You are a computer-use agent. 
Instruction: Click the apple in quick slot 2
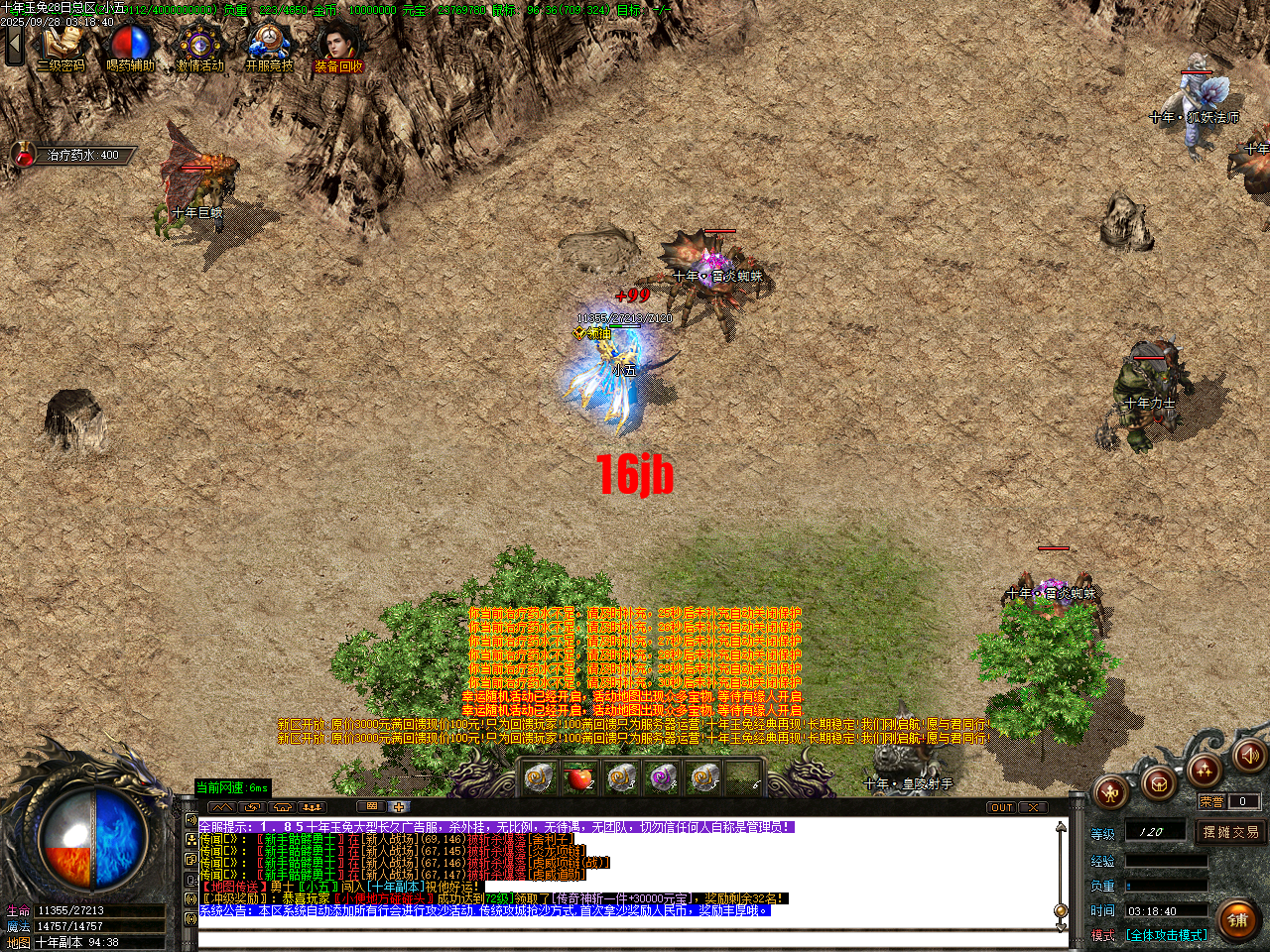pos(578,781)
